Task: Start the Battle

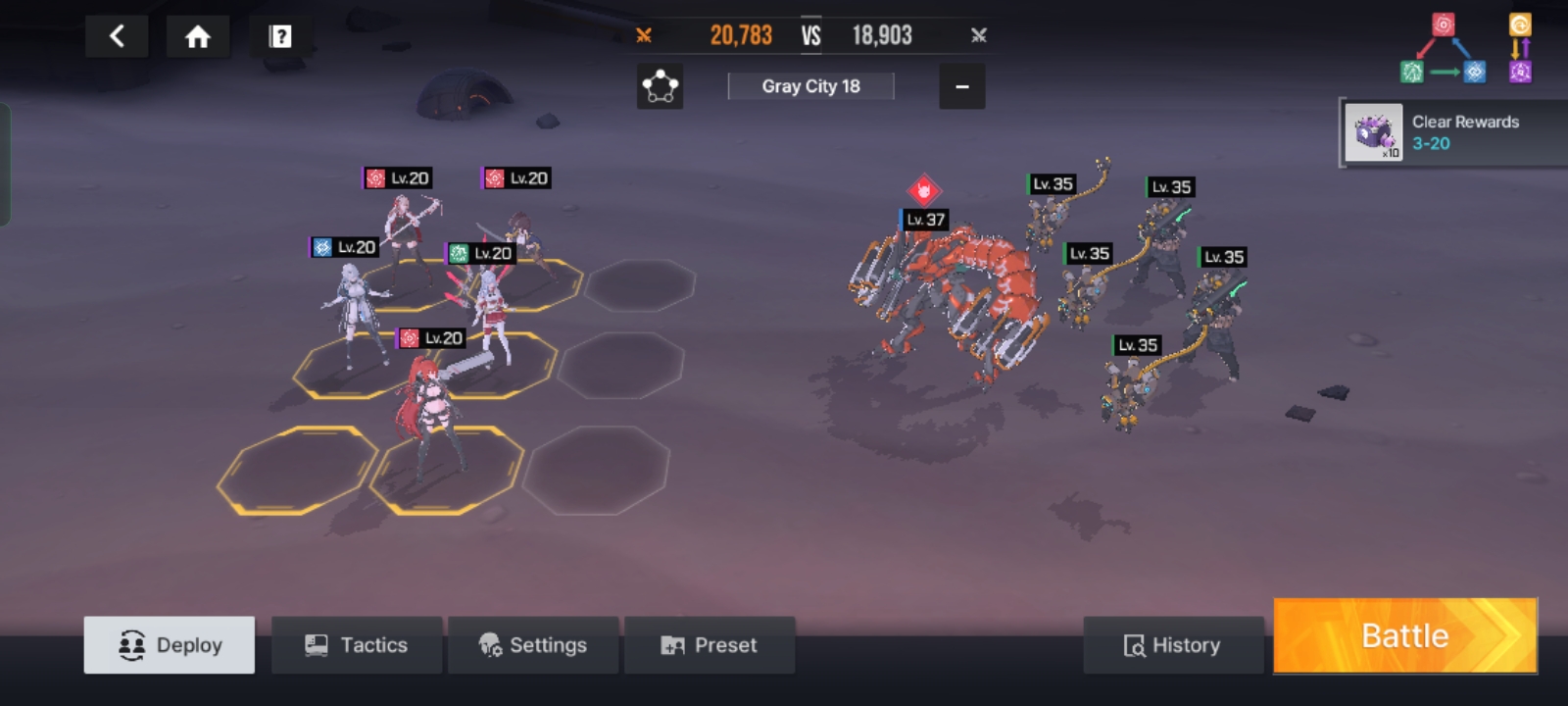Action: tap(1404, 636)
